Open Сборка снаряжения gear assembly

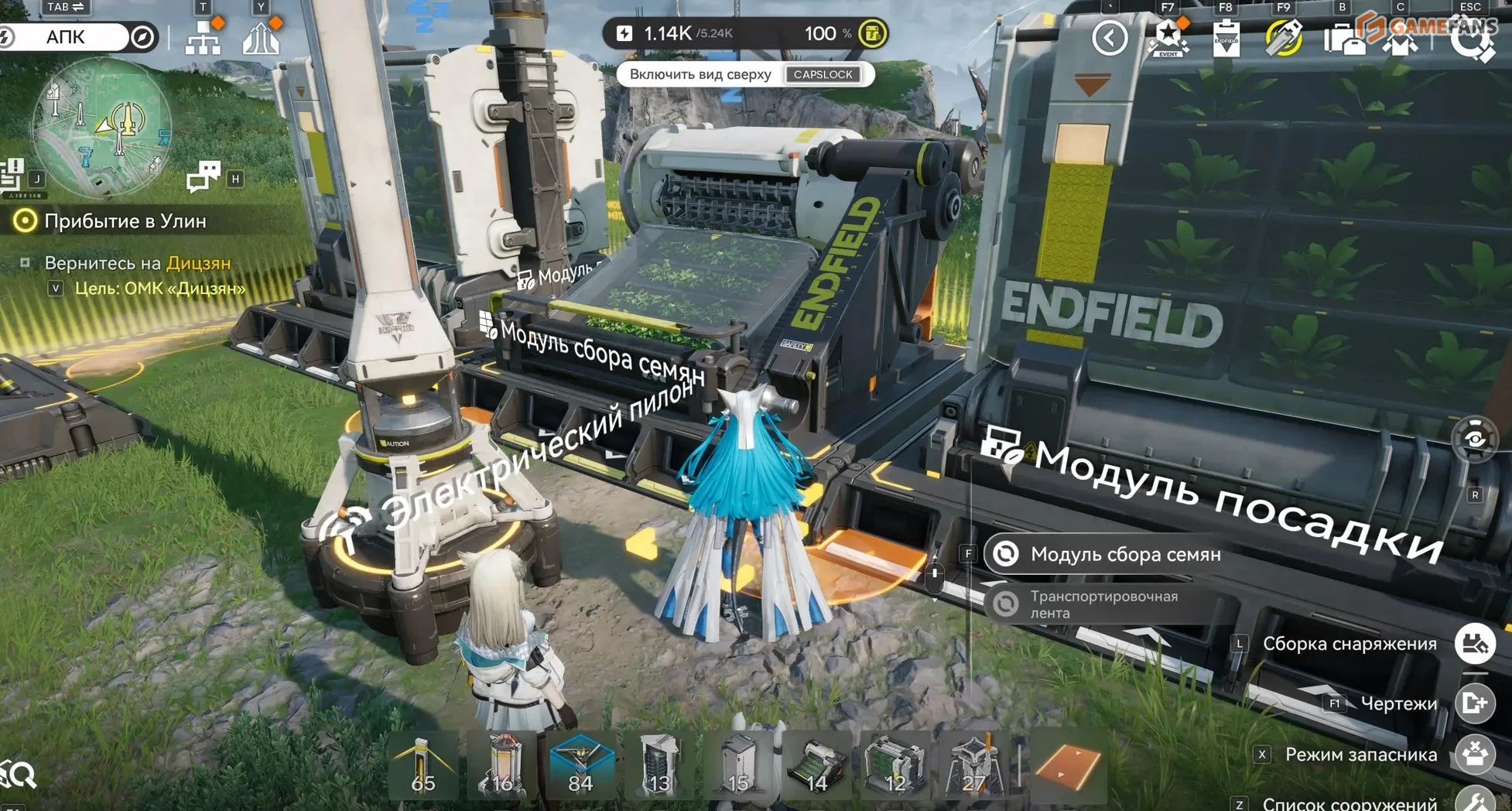[1473, 643]
